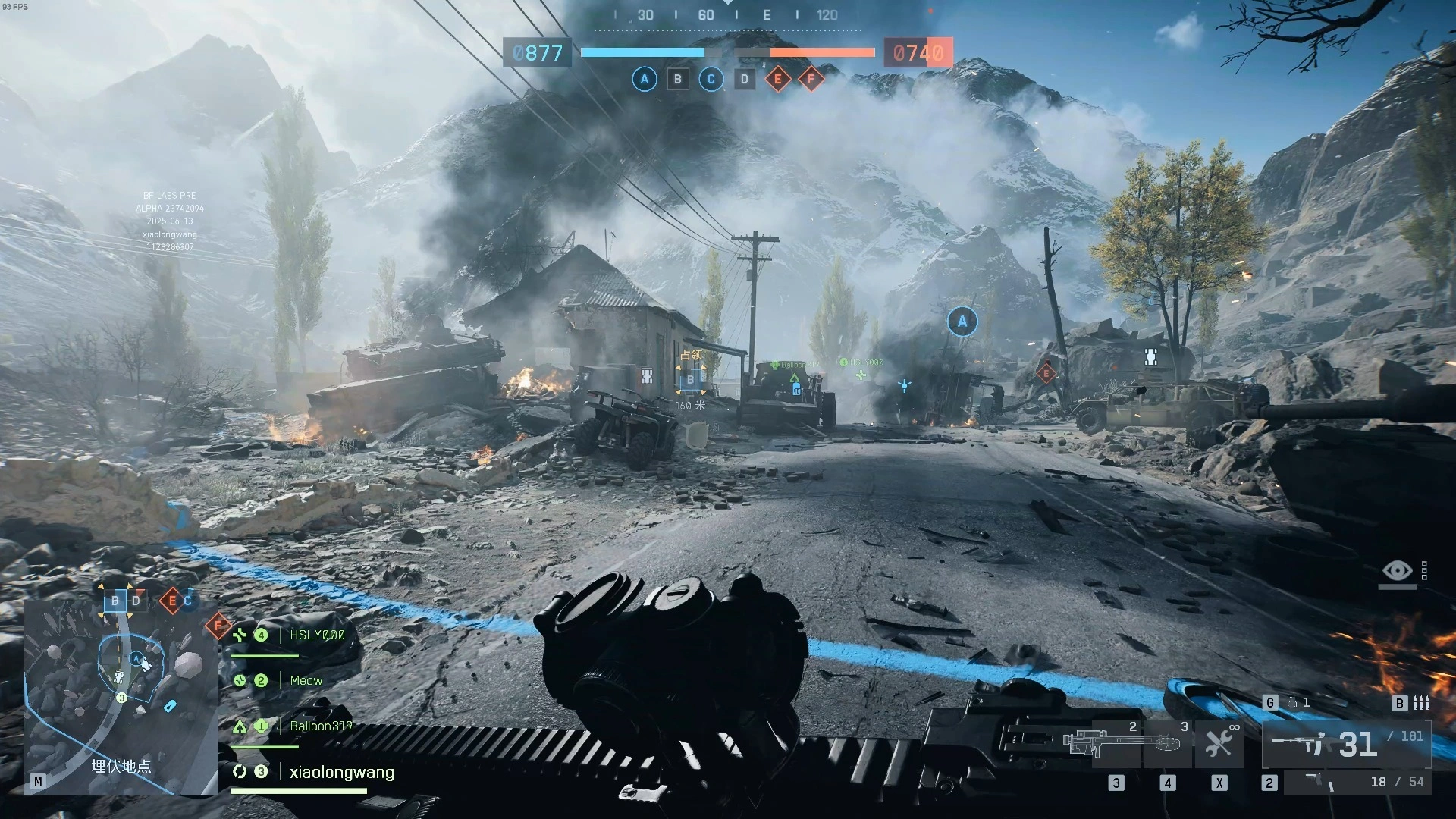The width and height of the screenshot is (1456, 819).
Task: Click the floating objective A world marker
Action: [x=962, y=322]
